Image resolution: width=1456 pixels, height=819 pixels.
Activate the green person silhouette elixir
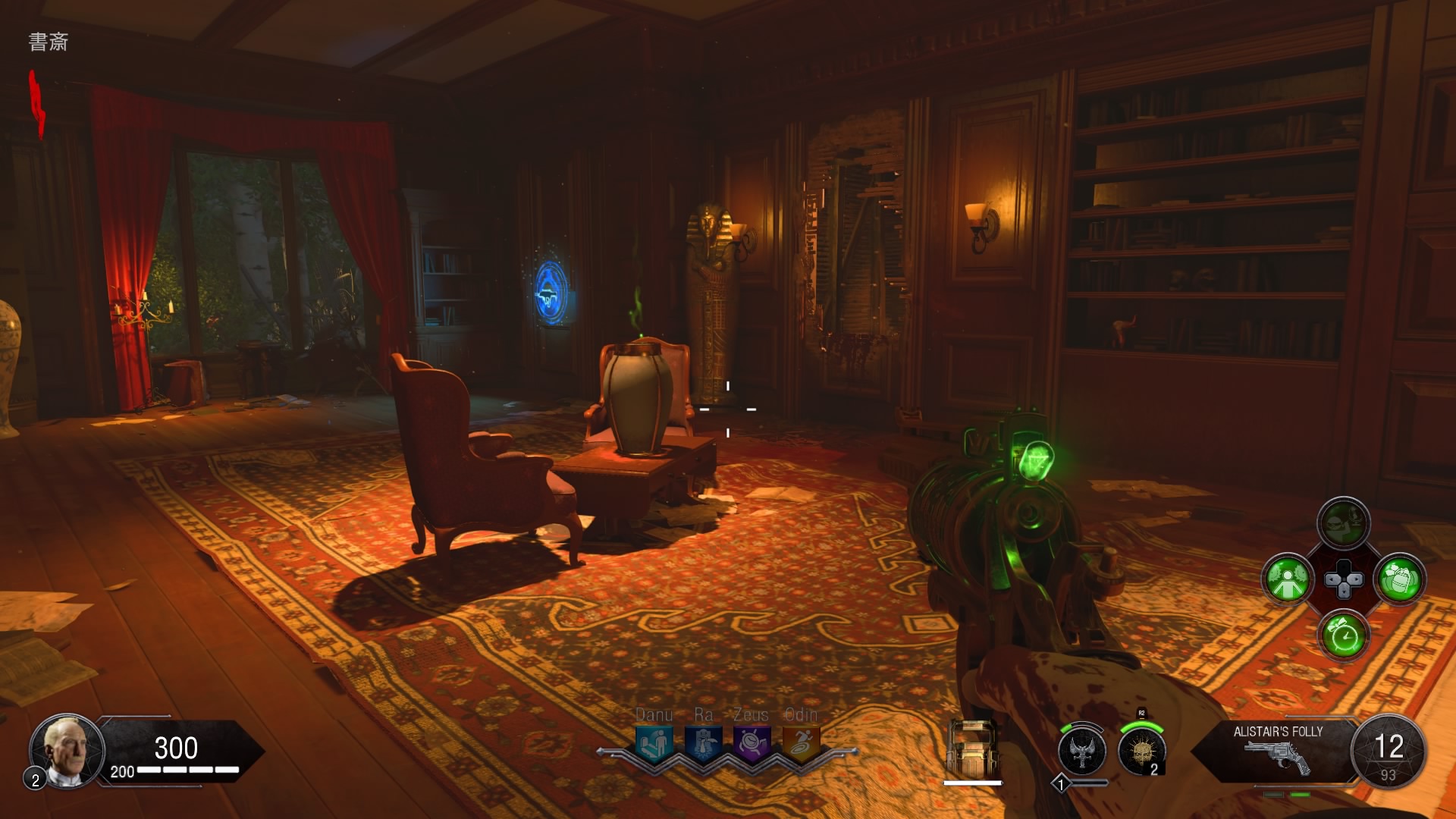(x=1288, y=579)
